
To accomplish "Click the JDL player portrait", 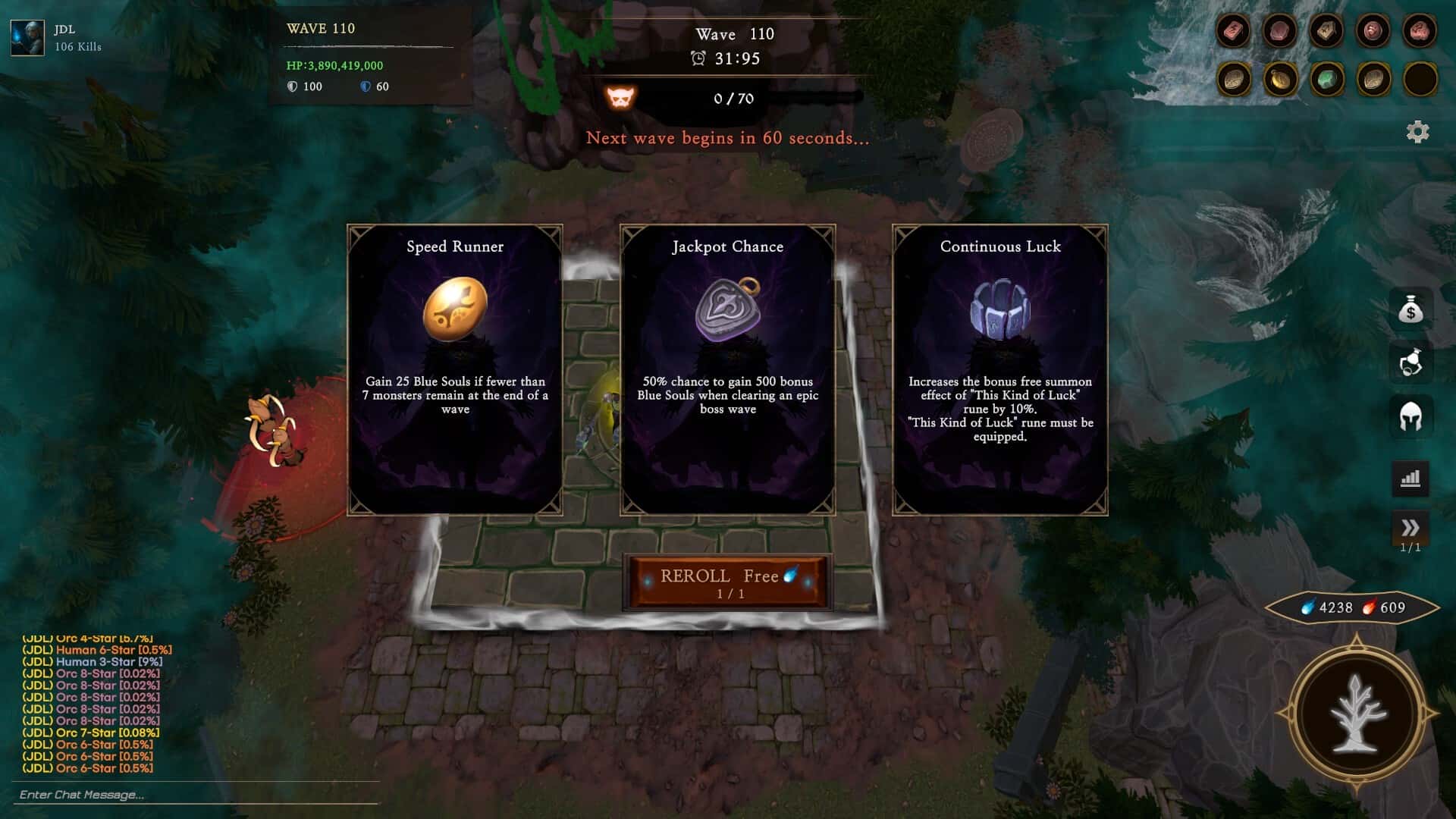I will (x=27, y=37).
